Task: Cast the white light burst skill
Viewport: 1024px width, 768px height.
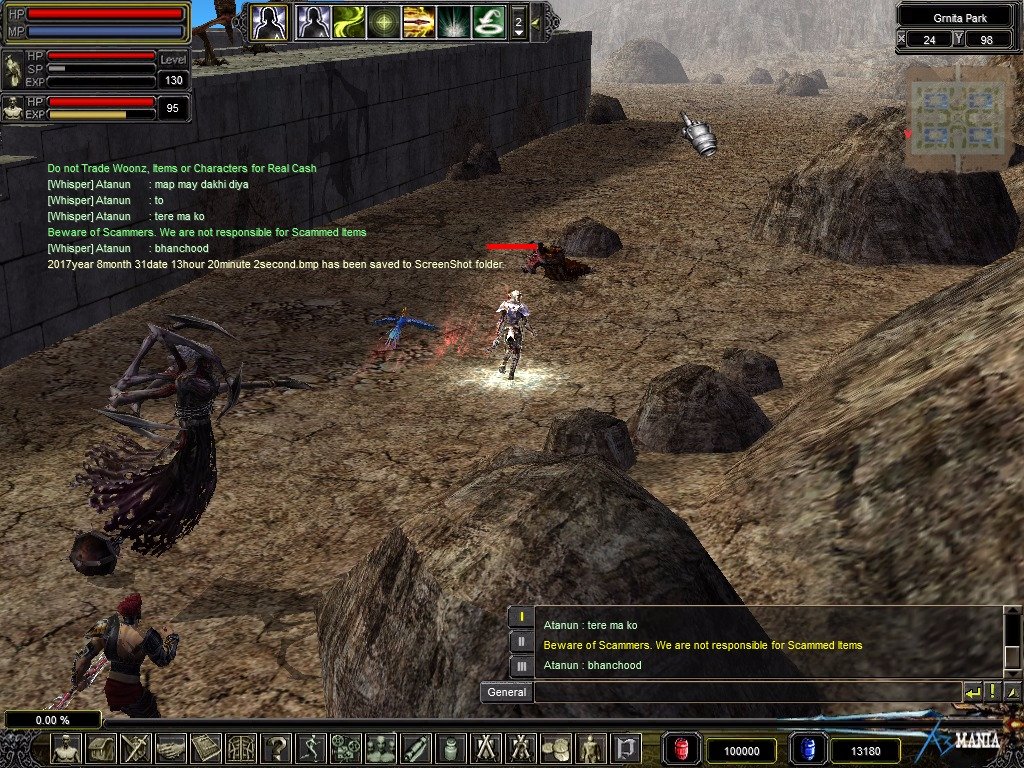Action: 454,21
